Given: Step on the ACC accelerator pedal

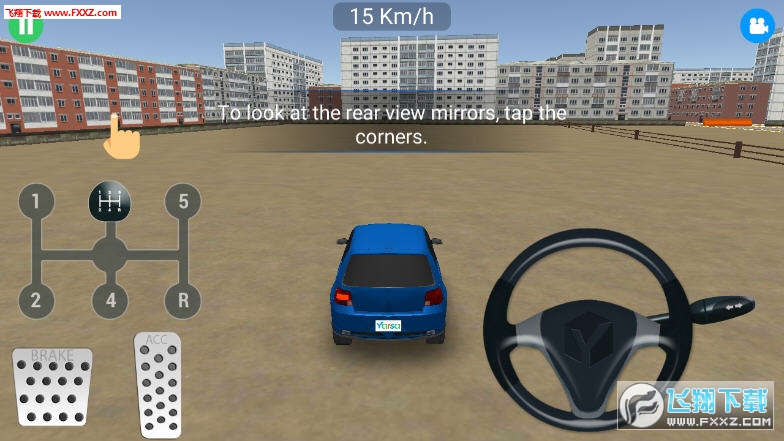Looking at the screenshot, I should click(157, 383).
